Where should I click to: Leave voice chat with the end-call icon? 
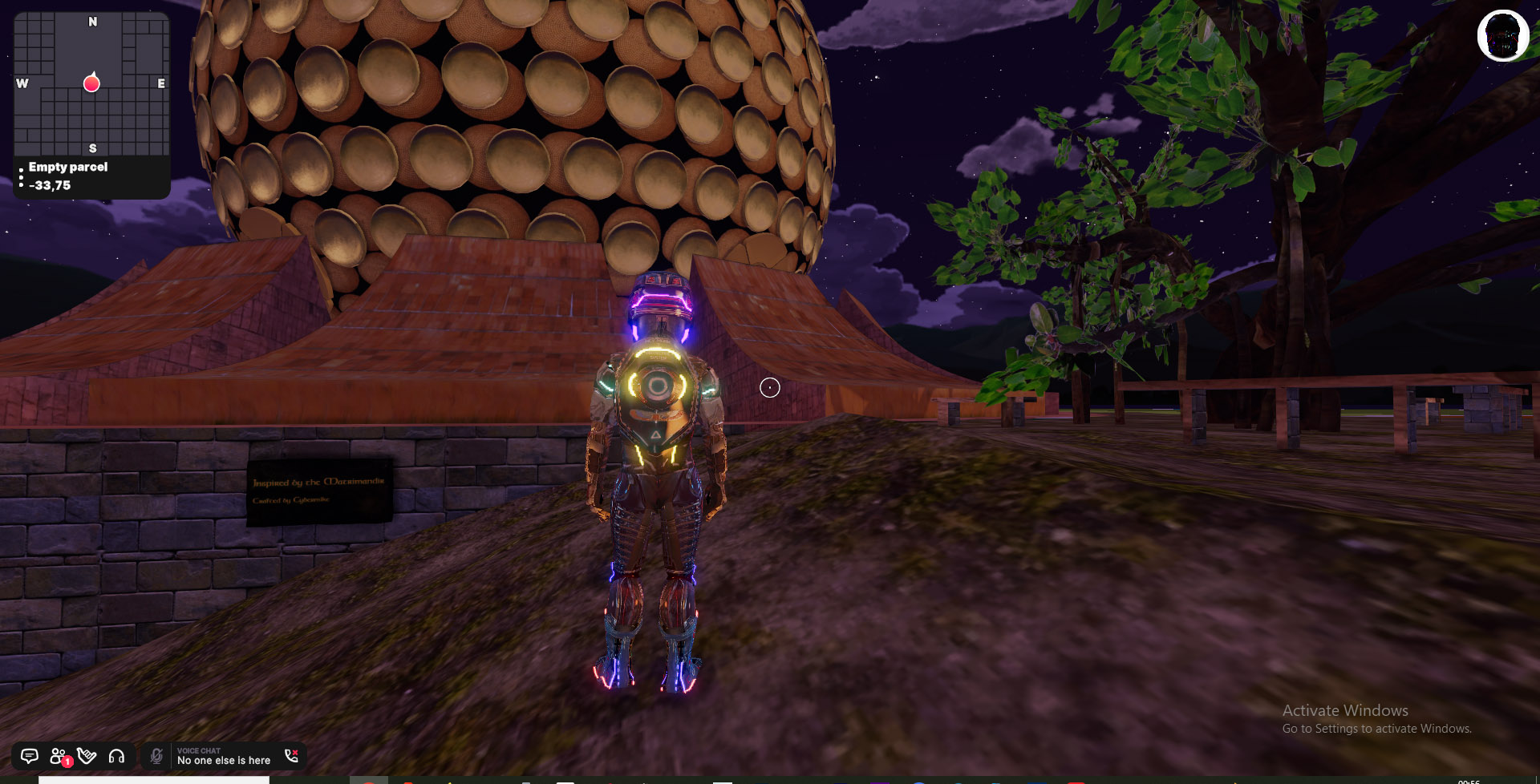pyautogui.click(x=293, y=754)
